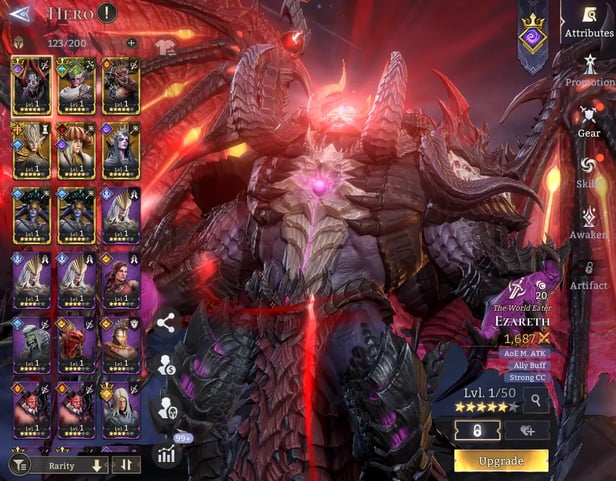Click the heart favorite button

tap(525, 431)
